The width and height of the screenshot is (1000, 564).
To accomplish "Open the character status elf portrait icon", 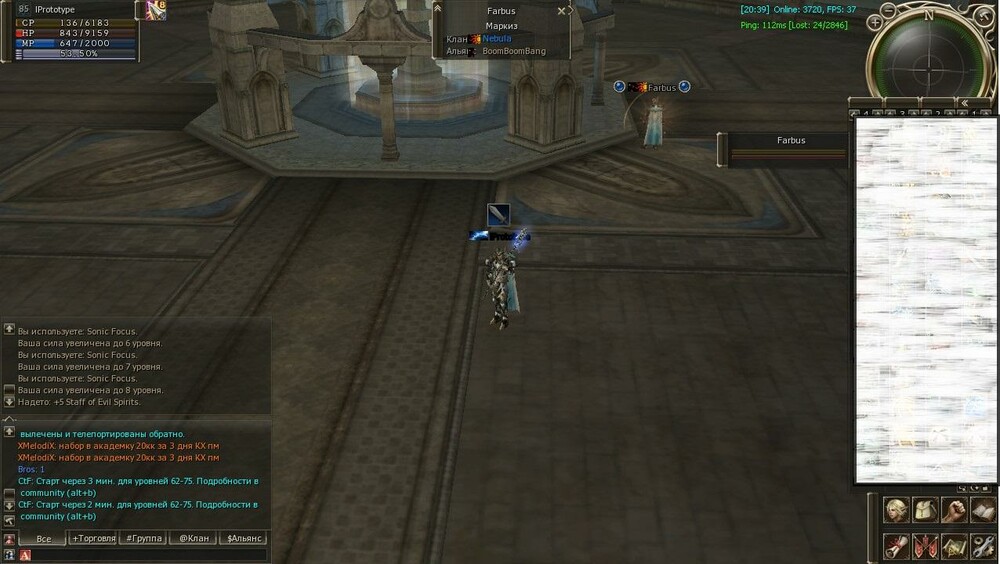I will point(896,510).
